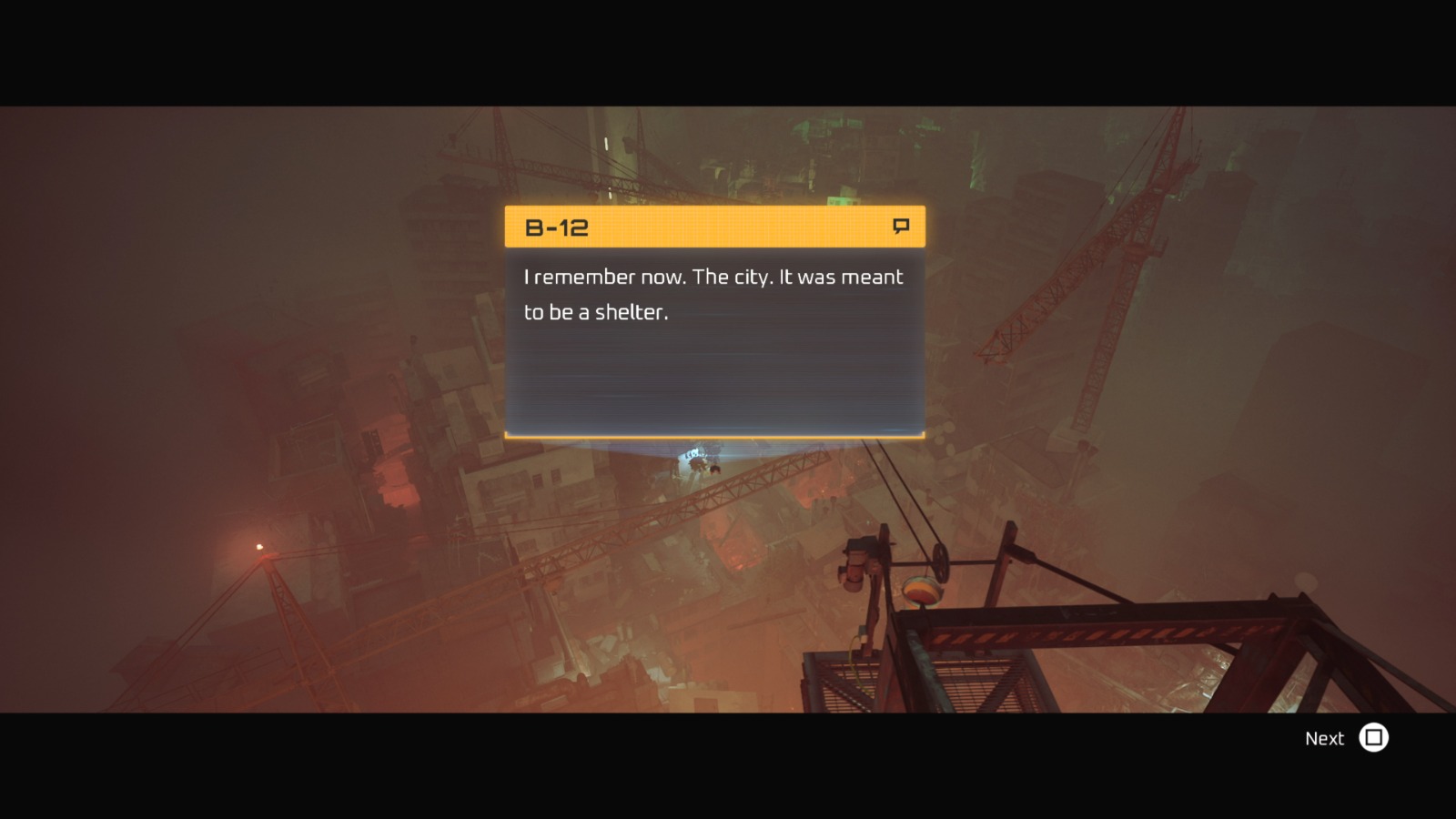Click the speech bubble icon on the dialogue header
Screen dimensions: 1456x819
900,227
